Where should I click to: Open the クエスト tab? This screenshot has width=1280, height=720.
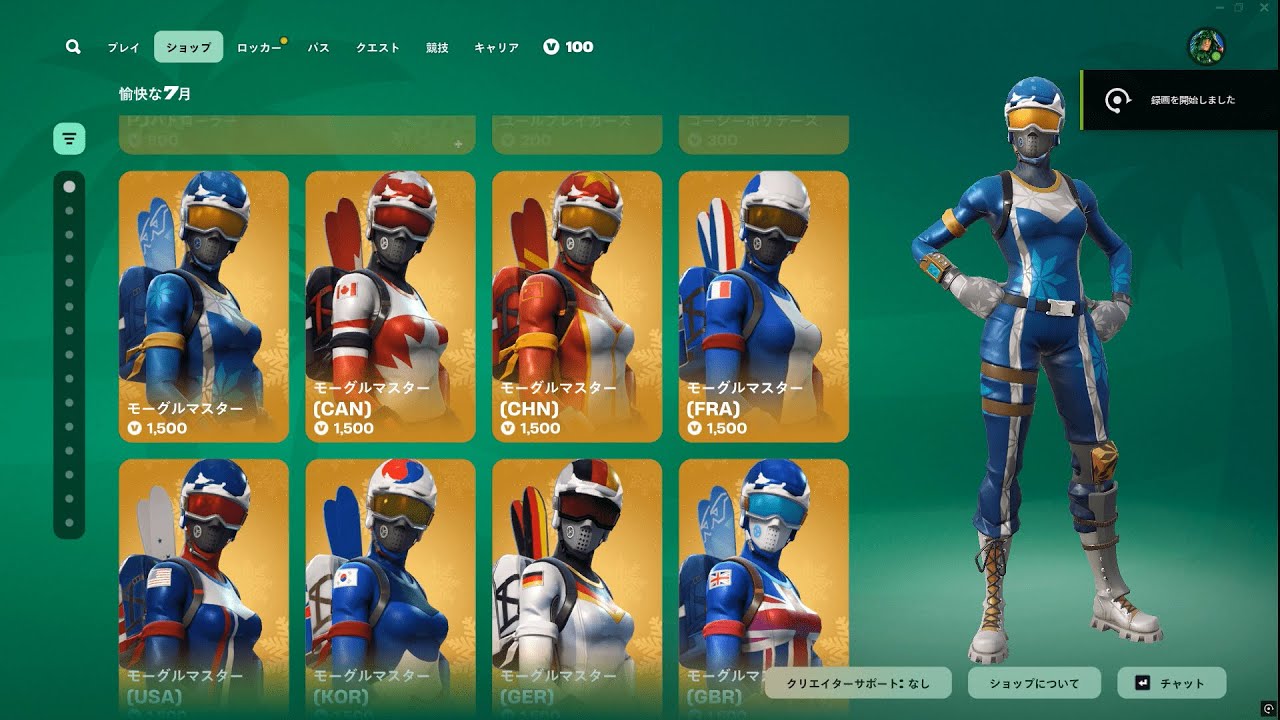(x=378, y=47)
